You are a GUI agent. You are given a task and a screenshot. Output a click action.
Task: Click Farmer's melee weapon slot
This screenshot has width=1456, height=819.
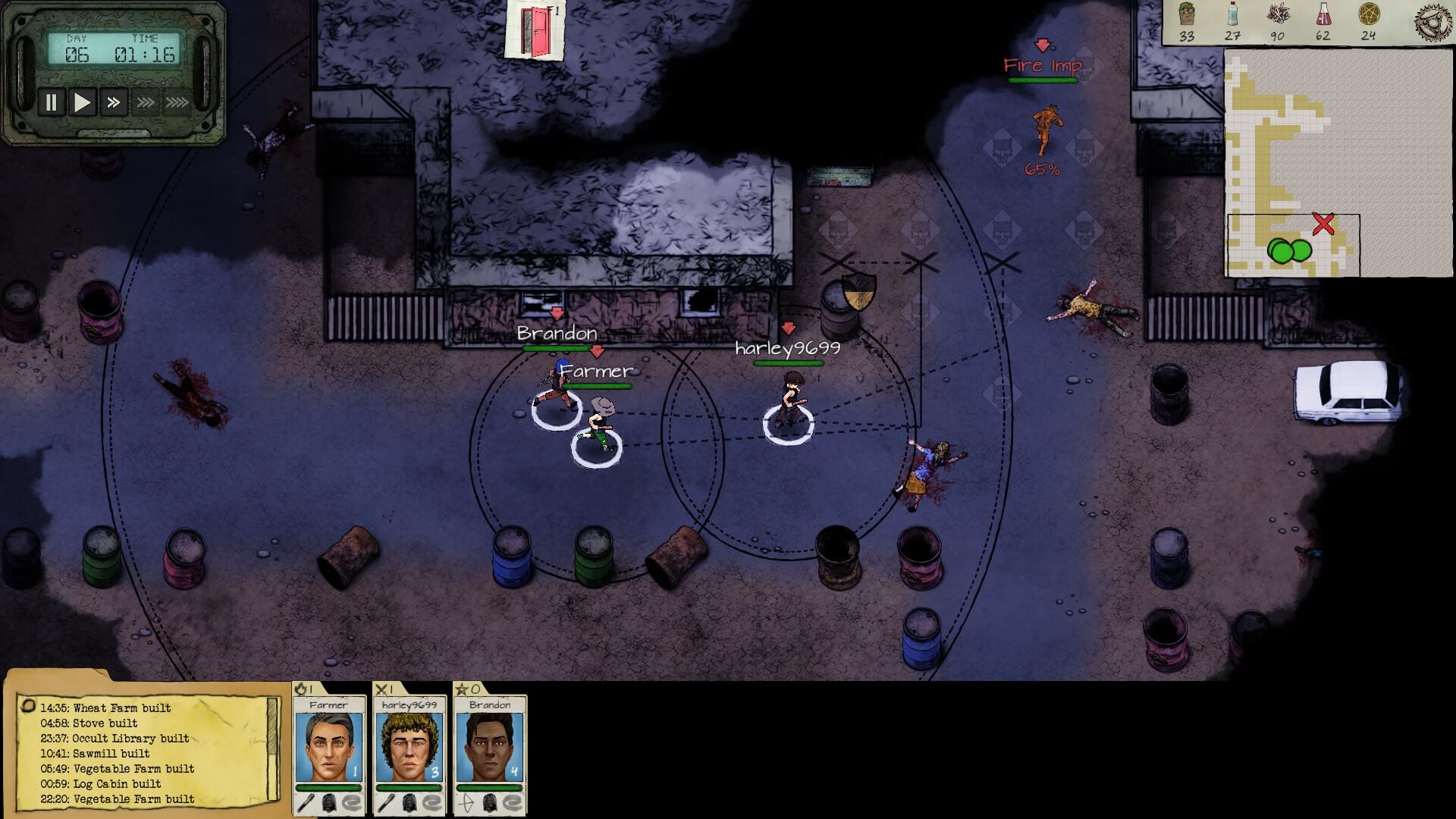[x=304, y=803]
